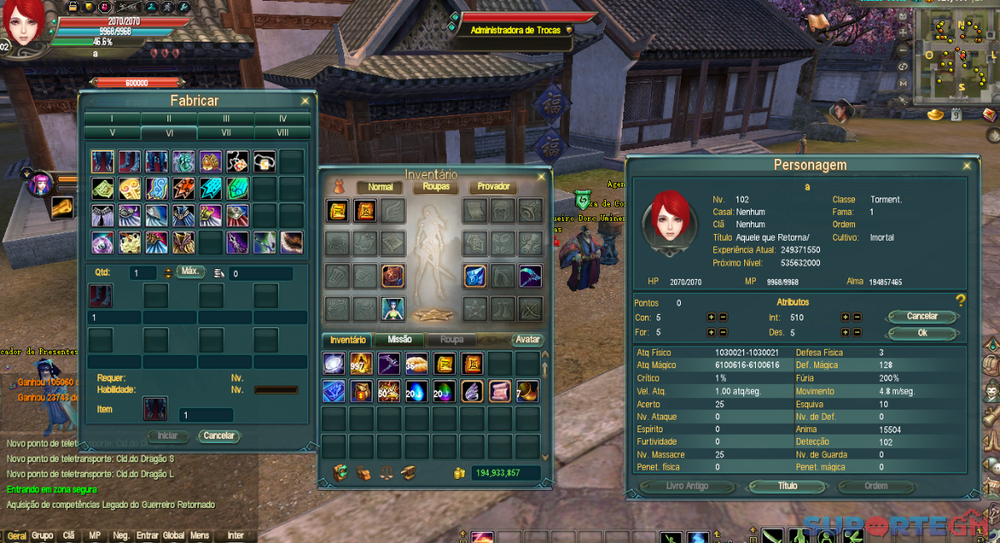Open the Roupas equipment tab

[x=436, y=187]
